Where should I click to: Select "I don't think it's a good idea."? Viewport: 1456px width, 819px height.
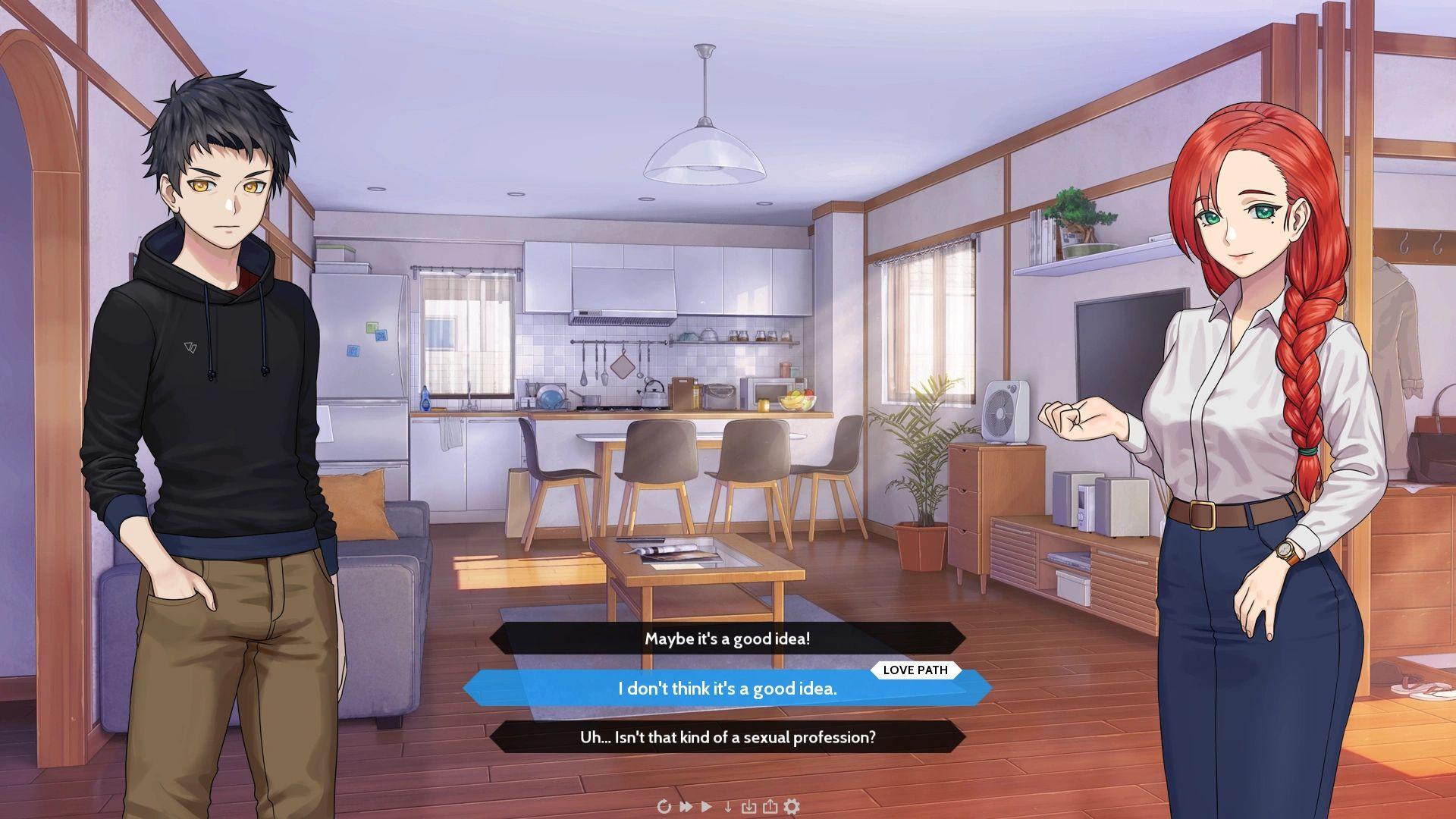coord(727,689)
